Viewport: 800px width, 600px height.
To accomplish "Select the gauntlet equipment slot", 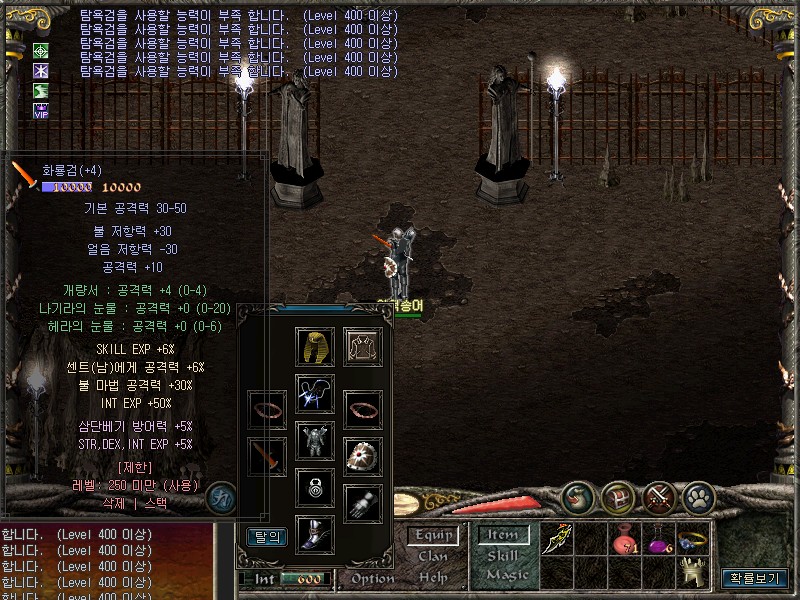I will pyautogui.click(x=363, y=503).
